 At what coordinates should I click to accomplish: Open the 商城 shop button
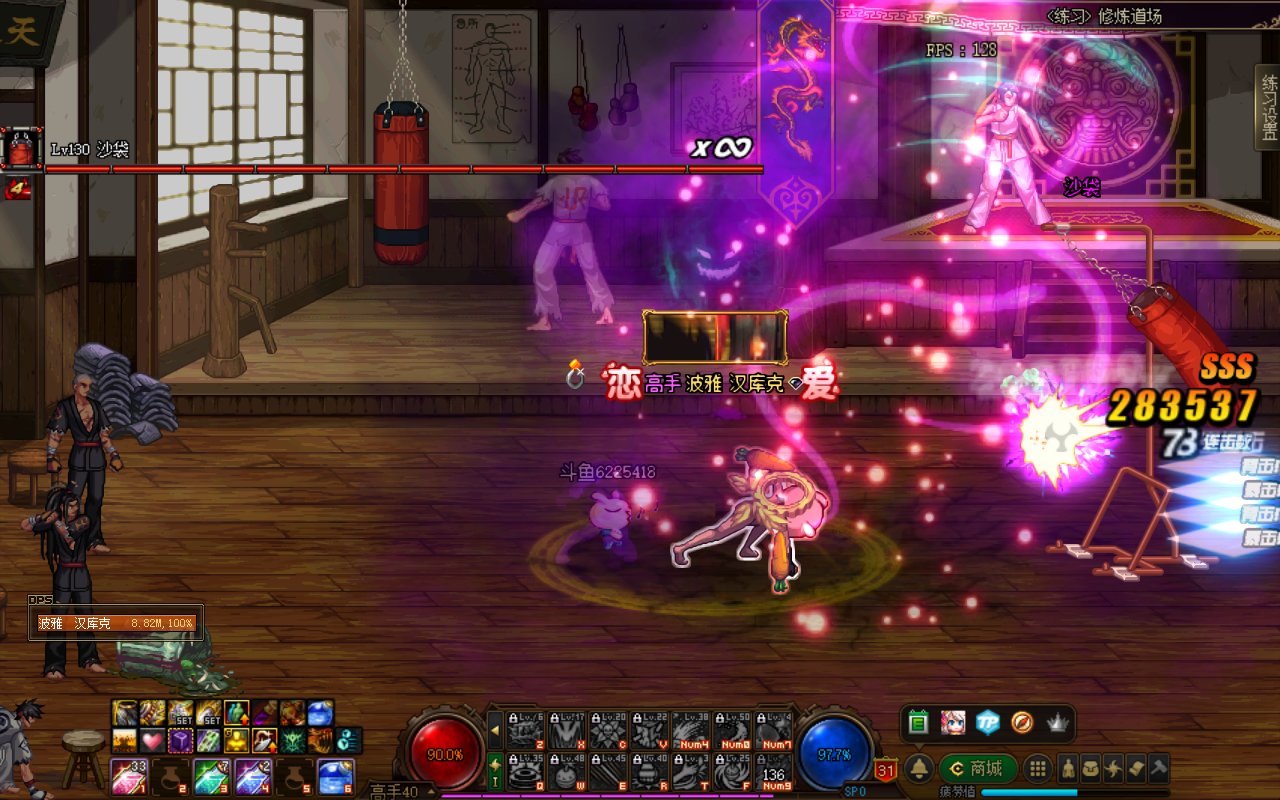977,768
